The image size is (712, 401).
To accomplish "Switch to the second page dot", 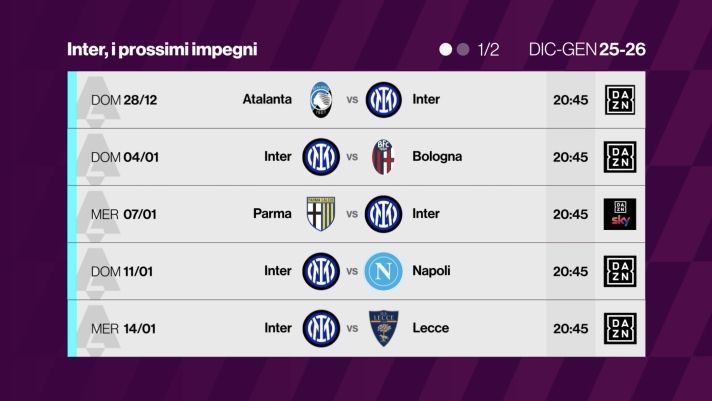I will pos(463,49).
